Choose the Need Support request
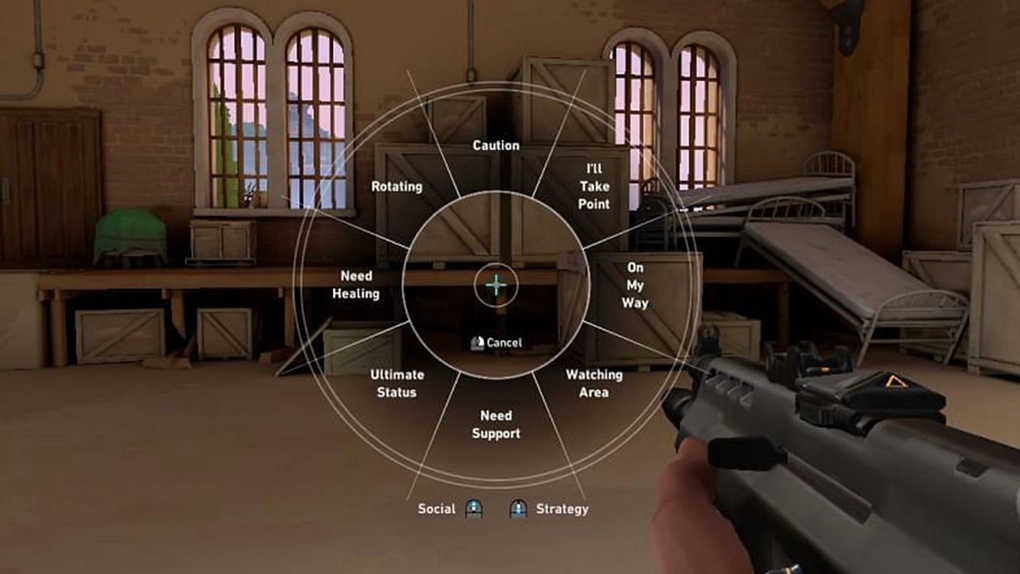 (496, 424)
